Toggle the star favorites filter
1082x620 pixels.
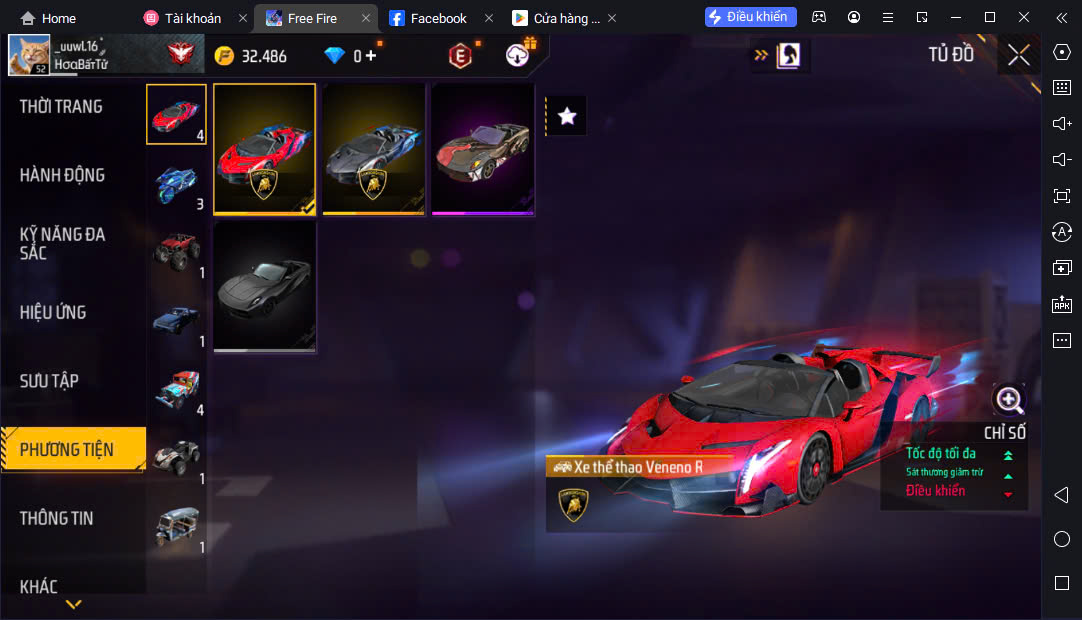[x=567, y=116]
